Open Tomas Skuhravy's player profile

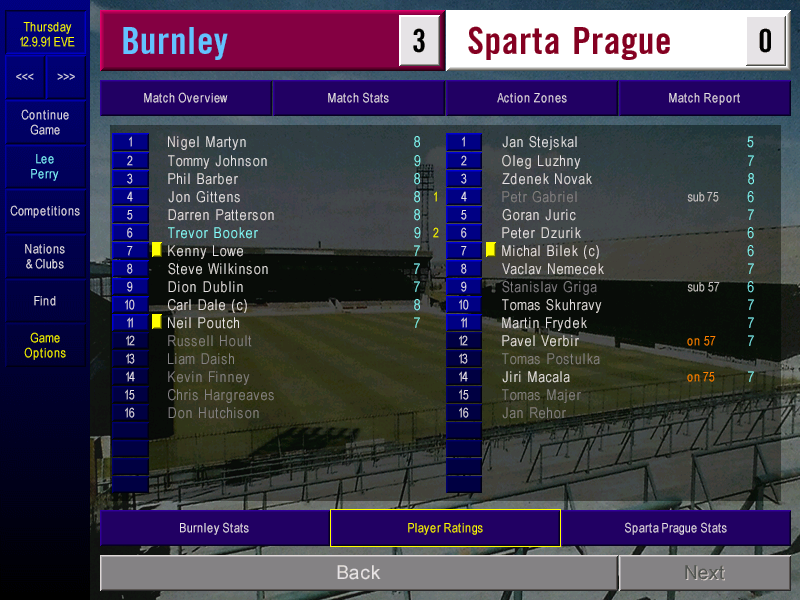[551, 305]
